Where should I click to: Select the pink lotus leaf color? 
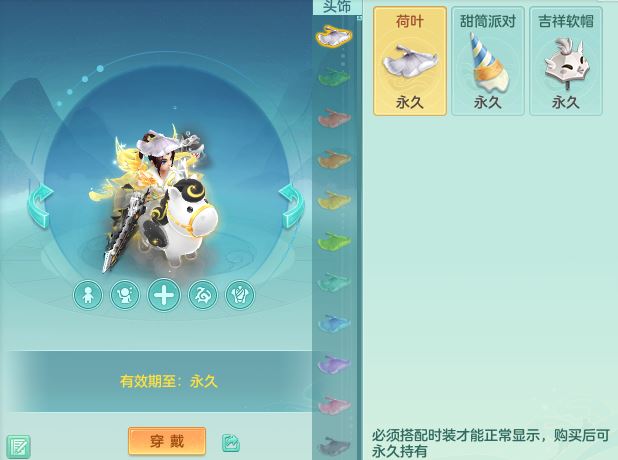tap(333, 405)
